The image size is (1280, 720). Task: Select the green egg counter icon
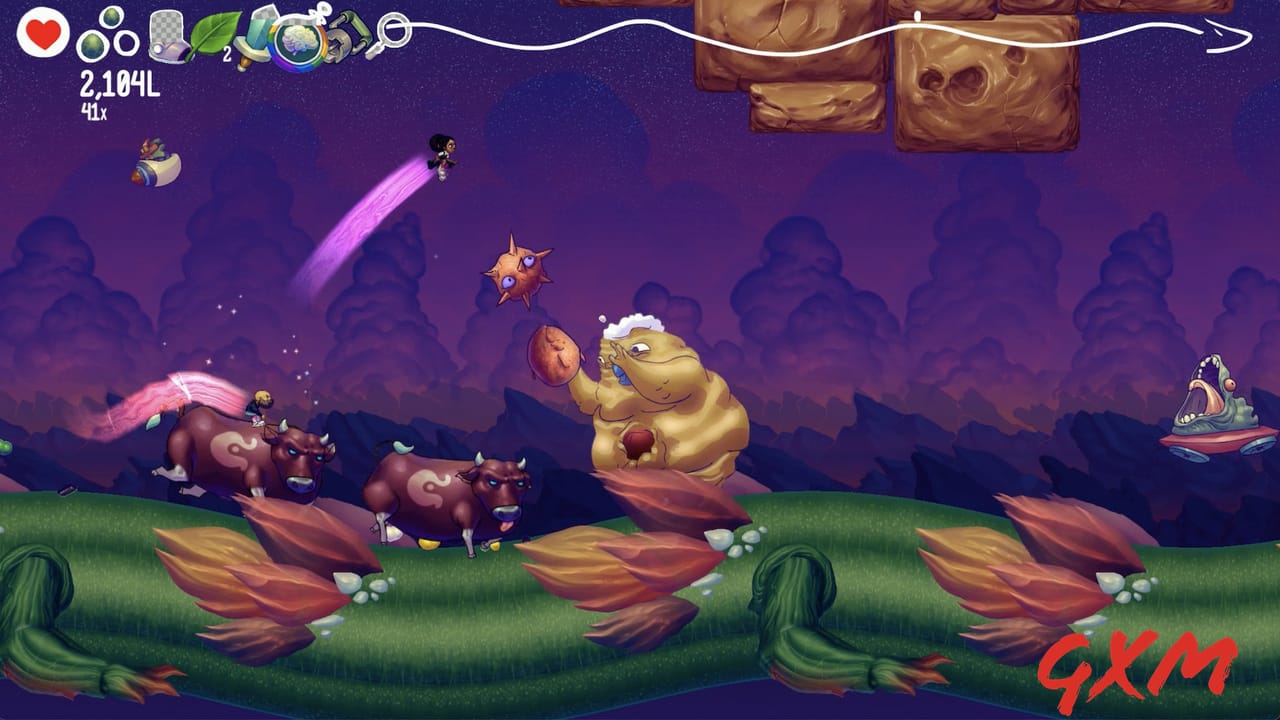click(92, 43)
